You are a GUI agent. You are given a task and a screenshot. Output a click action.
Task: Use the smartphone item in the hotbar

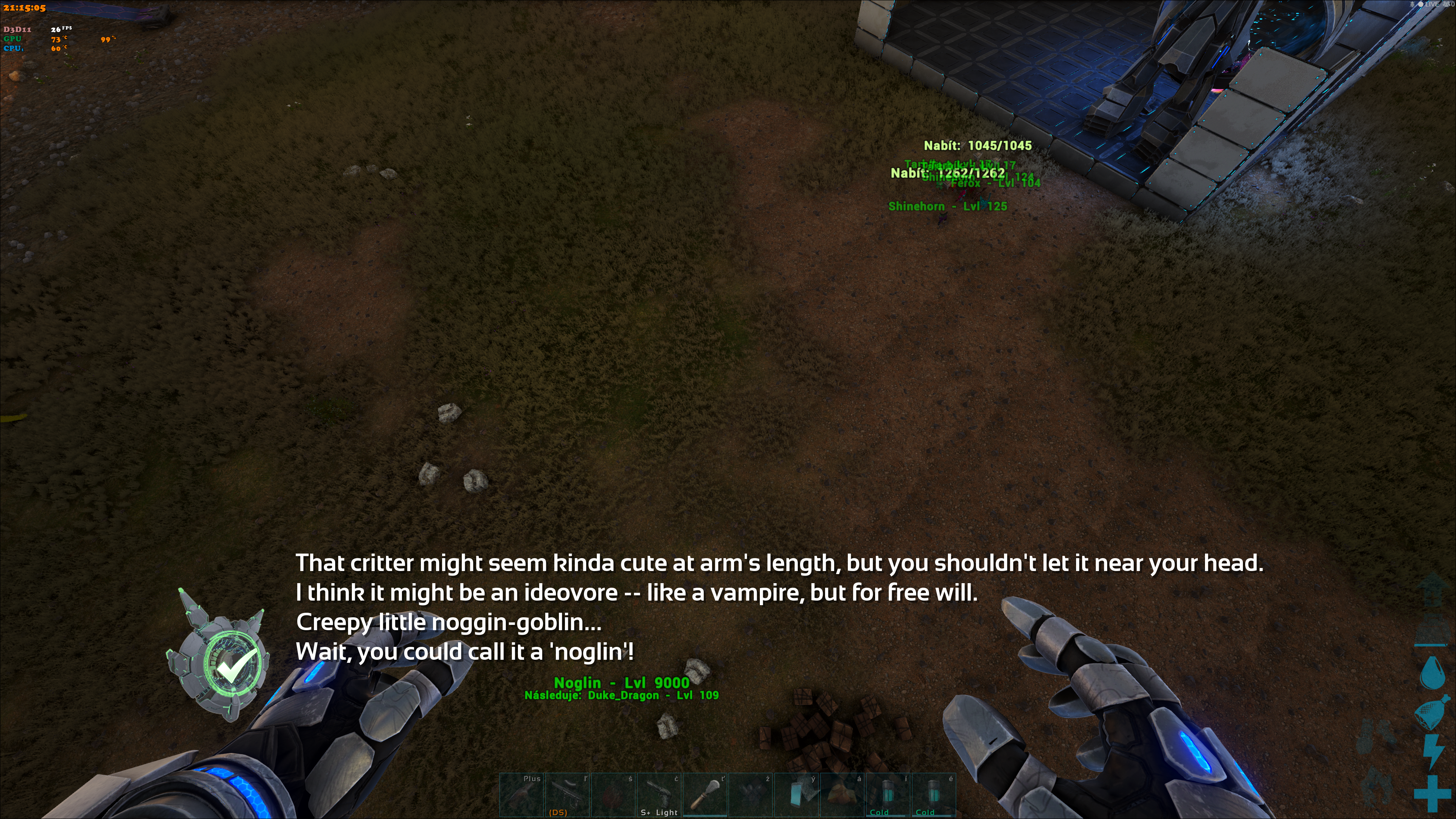pyautogui.click(x=797, y=795)
